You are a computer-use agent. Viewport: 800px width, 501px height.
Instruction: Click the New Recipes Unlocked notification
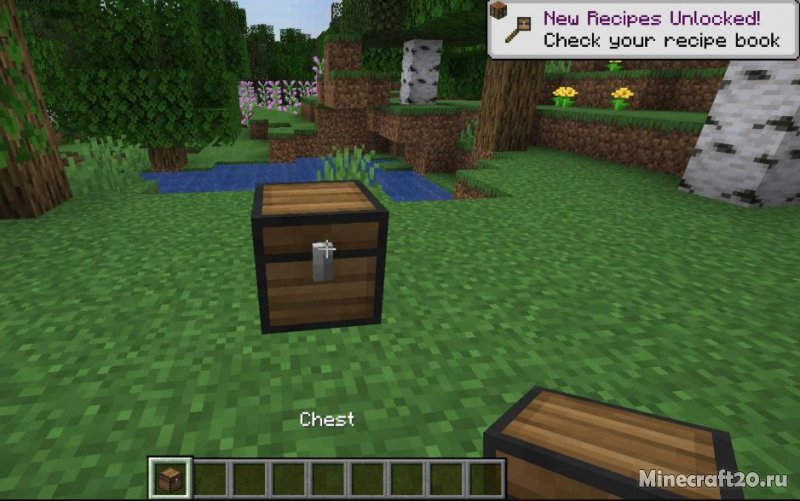click(642, 29)
